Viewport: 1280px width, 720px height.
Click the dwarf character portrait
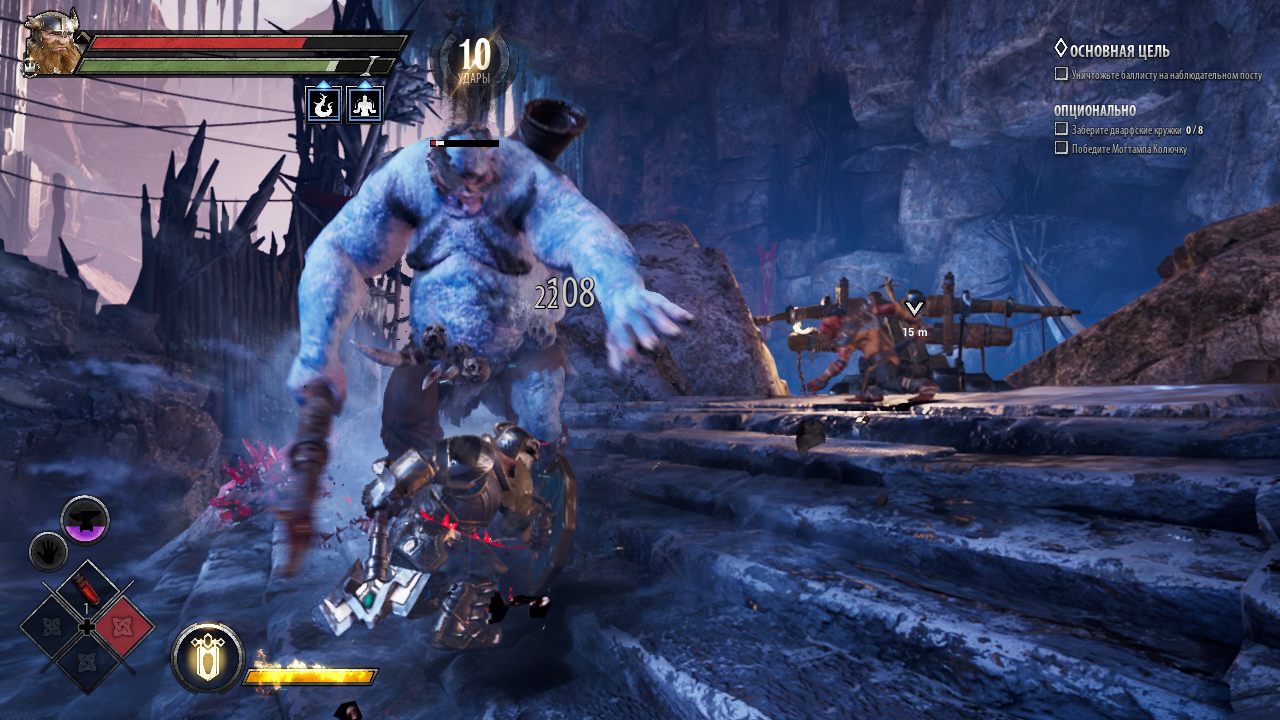click(52, 42)
